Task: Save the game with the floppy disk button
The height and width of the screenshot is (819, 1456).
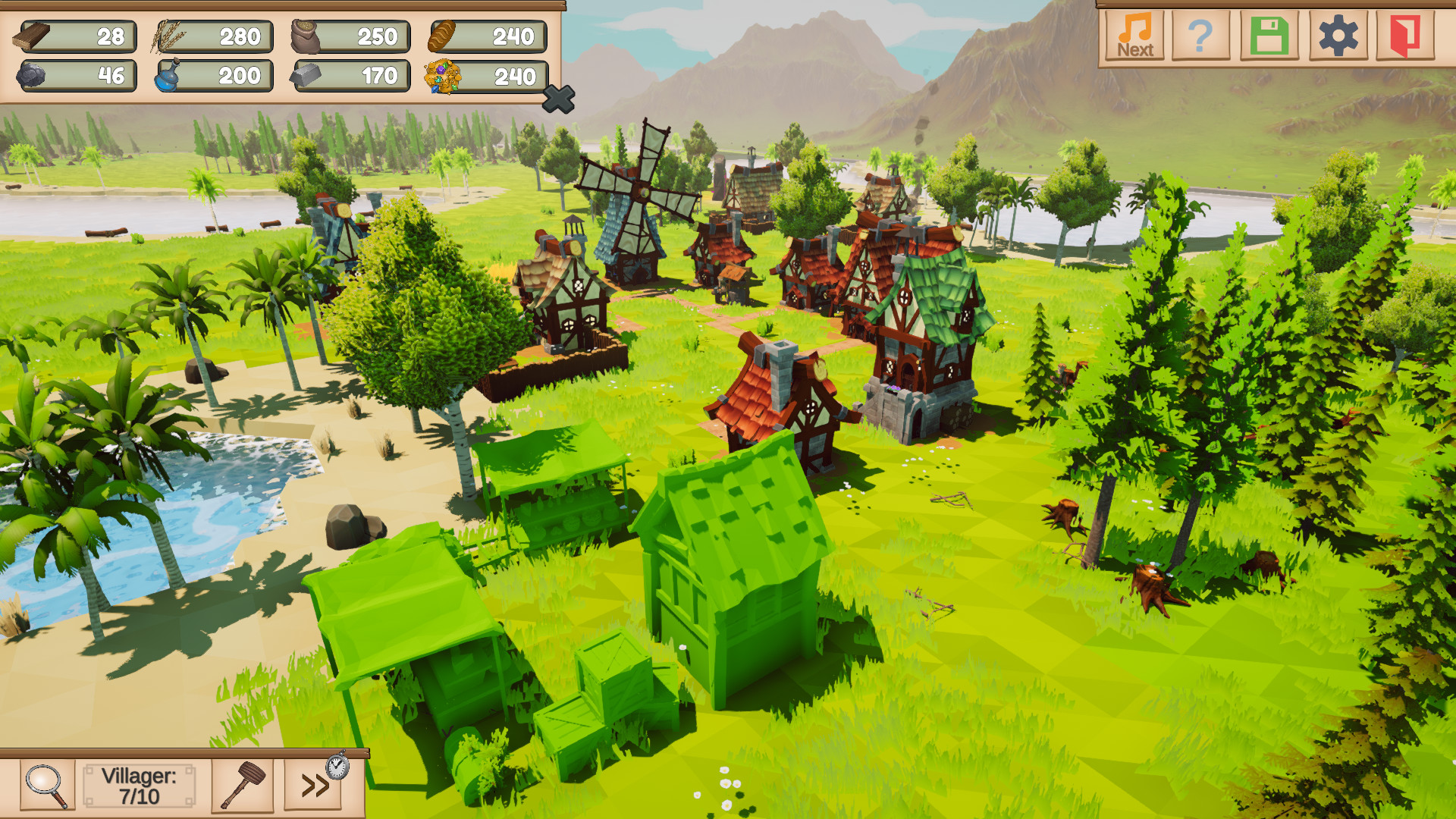Action: (x=1272, y=34)
